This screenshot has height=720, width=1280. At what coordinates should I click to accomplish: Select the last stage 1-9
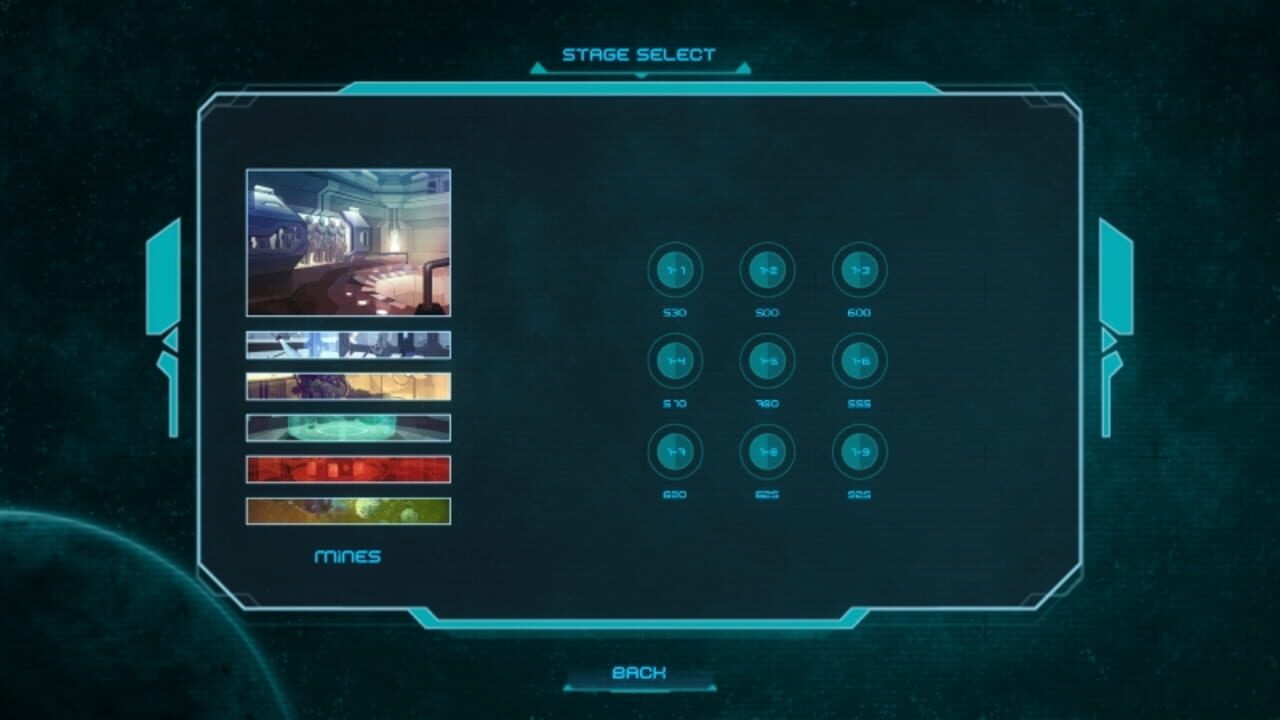pyautogui.click(x=860, y=453)
